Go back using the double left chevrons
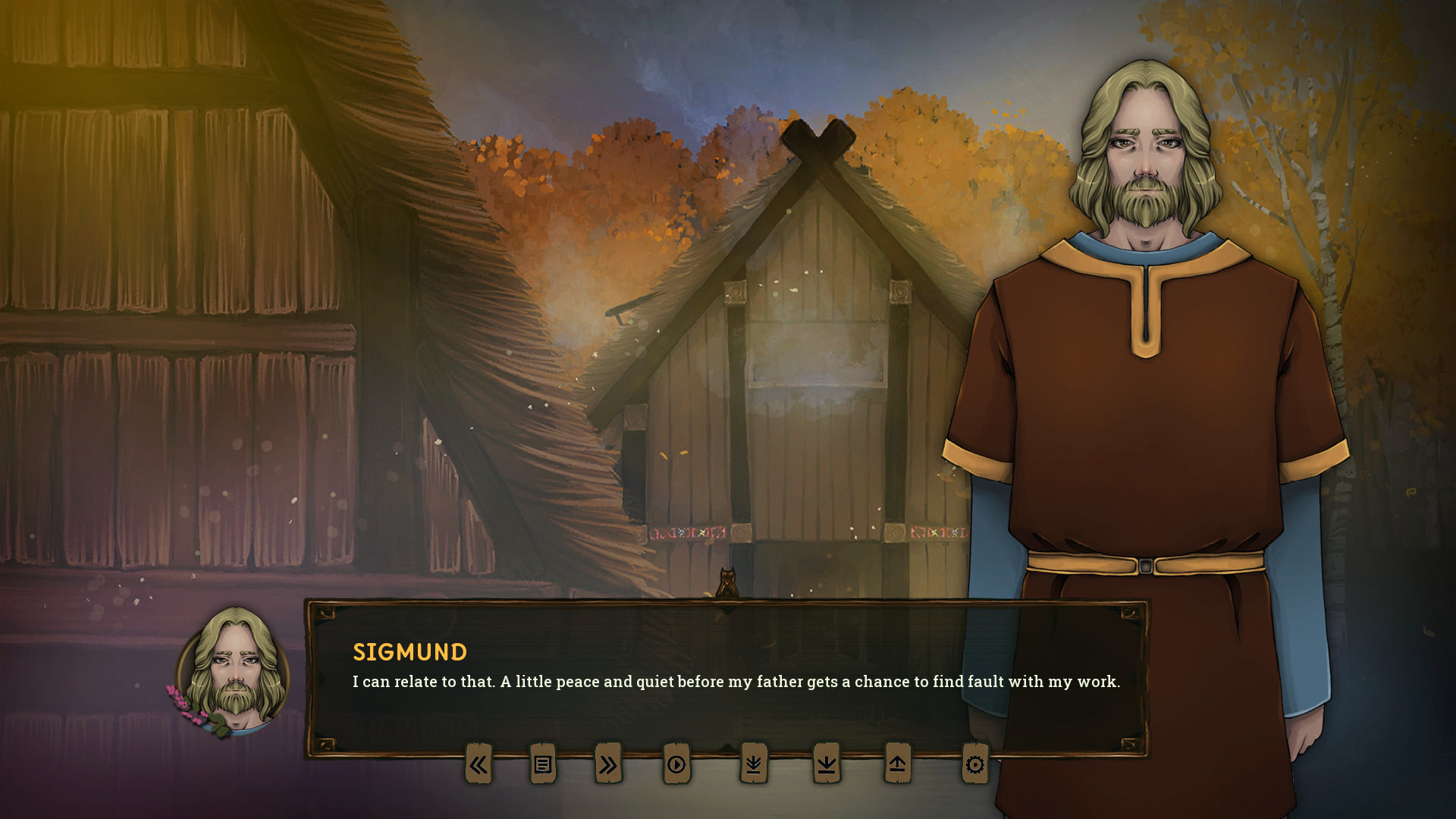1456x819 pixels. [x=479, y=764]
